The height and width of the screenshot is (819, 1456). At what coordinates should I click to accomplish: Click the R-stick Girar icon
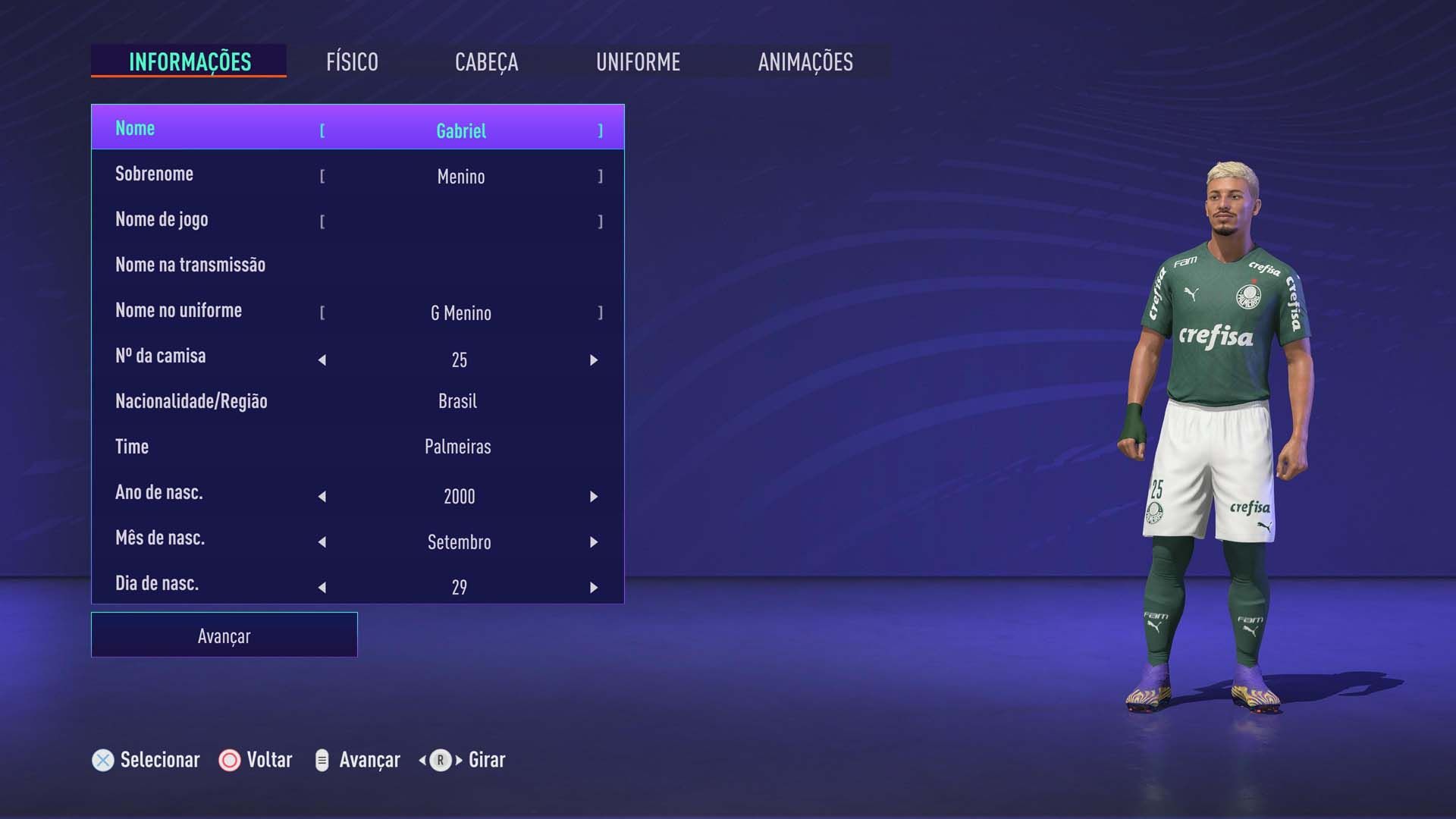point(438,759)
